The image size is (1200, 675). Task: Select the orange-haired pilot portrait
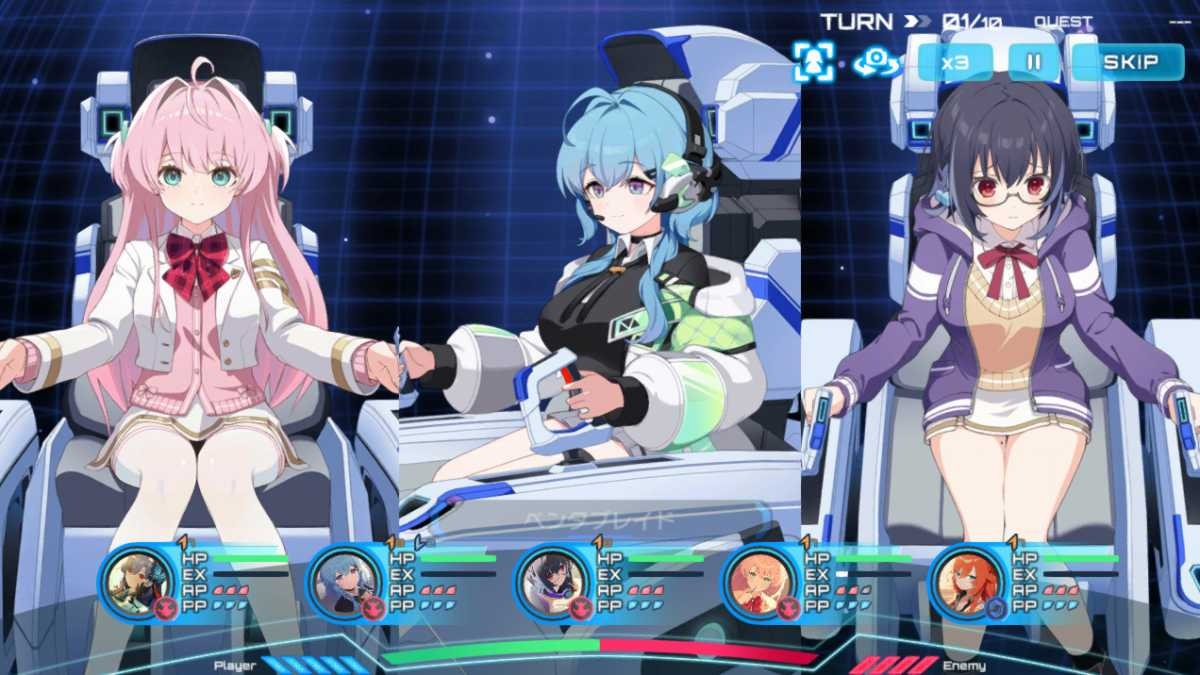point(966,580)
